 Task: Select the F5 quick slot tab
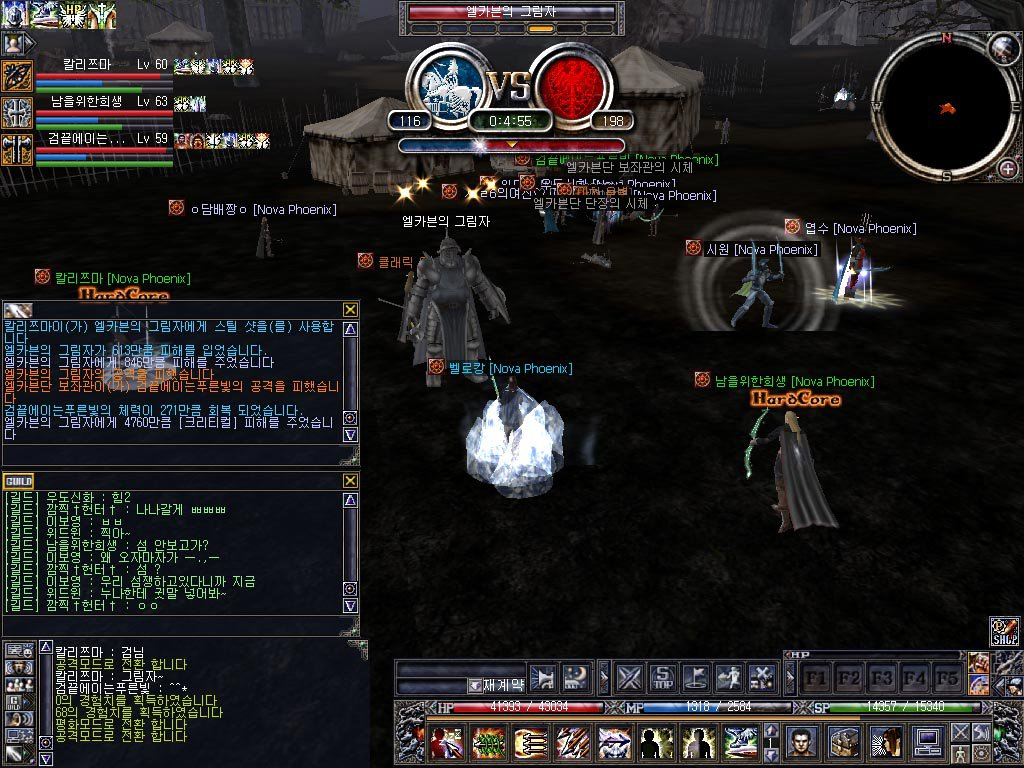(x=945, y=677)
